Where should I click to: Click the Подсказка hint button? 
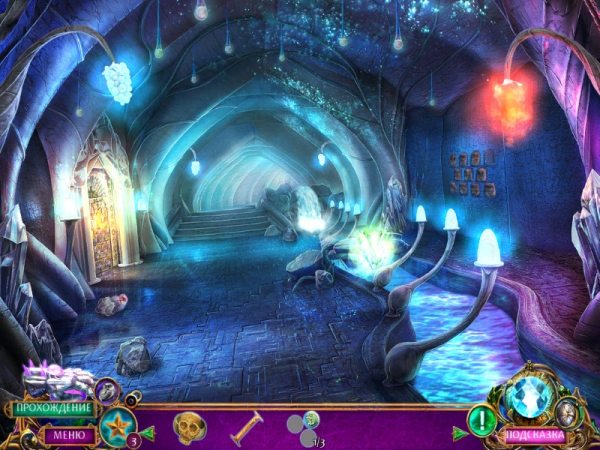click(532, 435)
